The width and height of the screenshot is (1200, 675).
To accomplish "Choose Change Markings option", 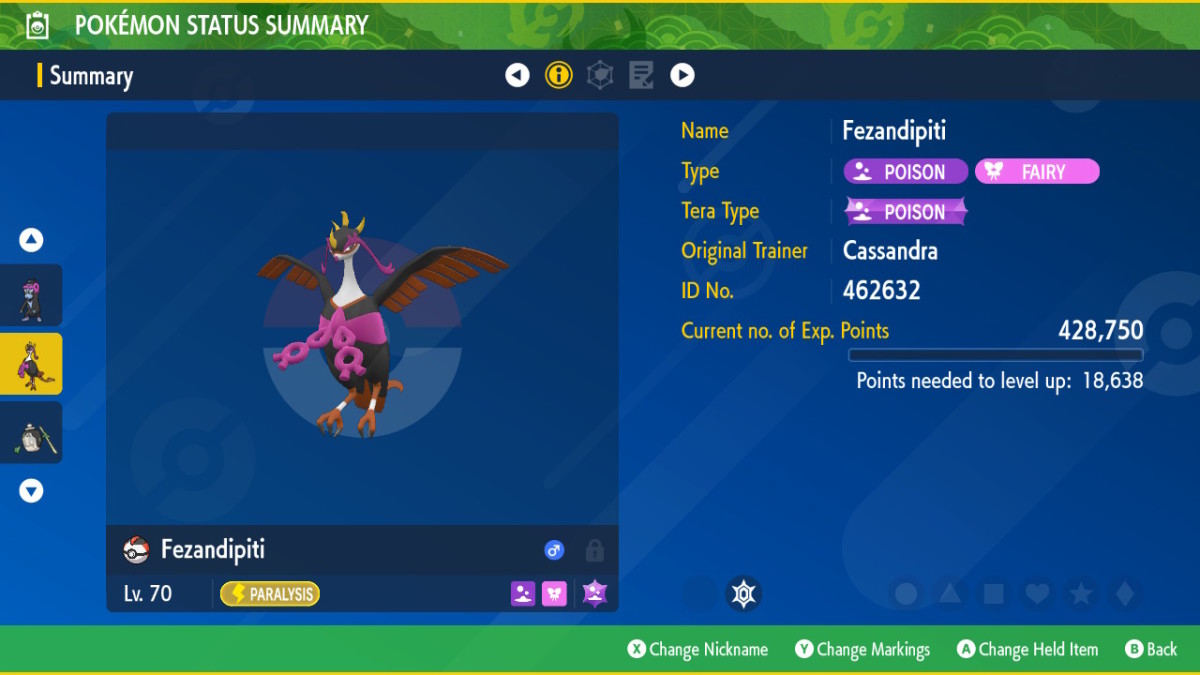I will (863, 650).
